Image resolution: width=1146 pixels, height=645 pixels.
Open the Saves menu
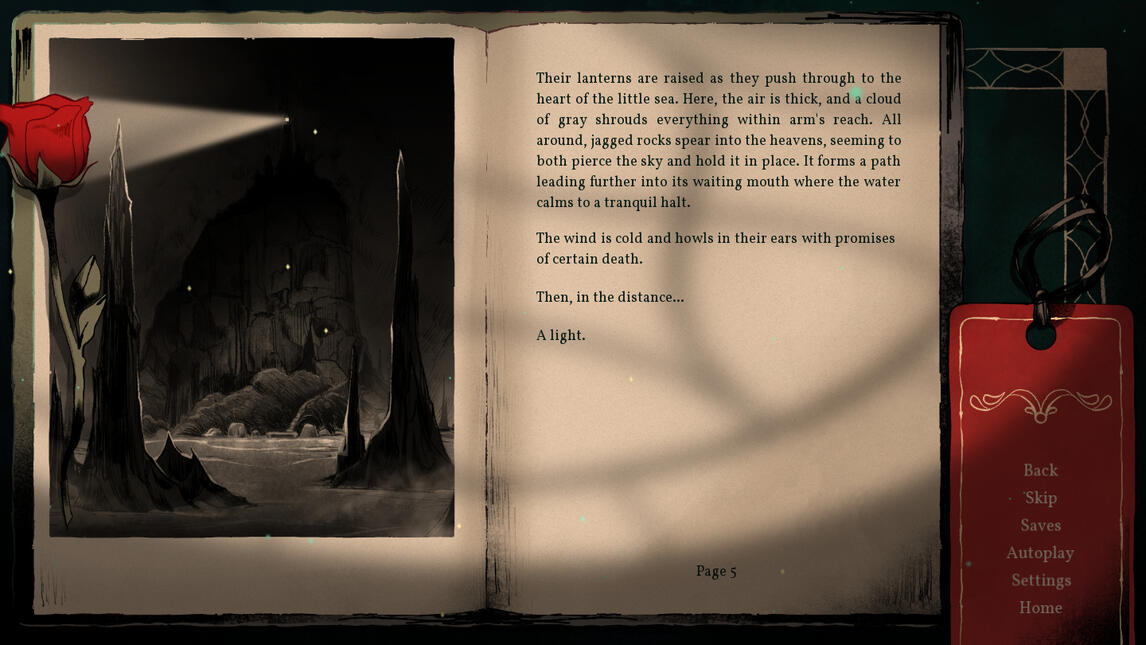pyautogui.click(x=1040, y=525)
